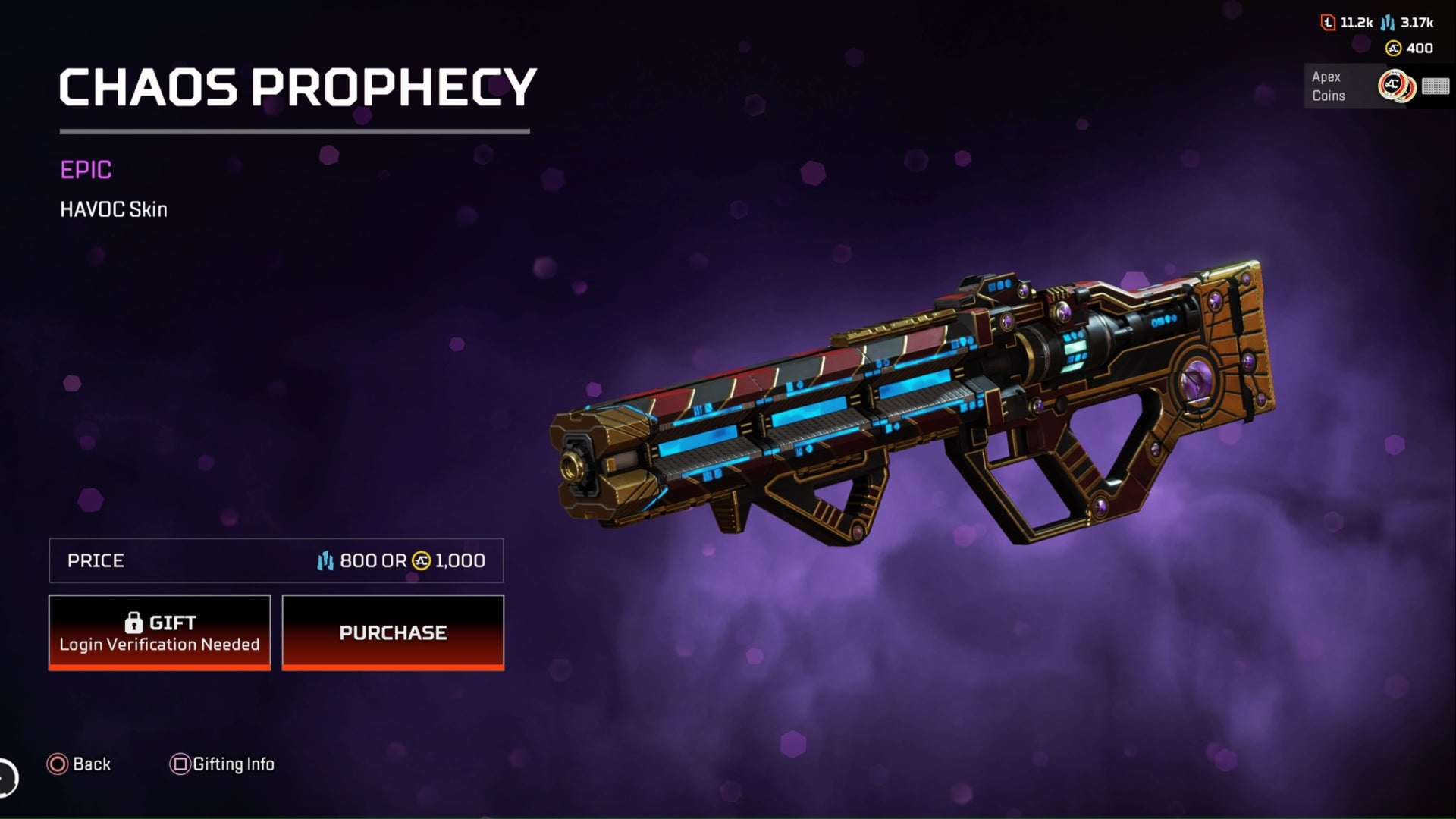Click Back to leave the skin page

coord(90,764)
